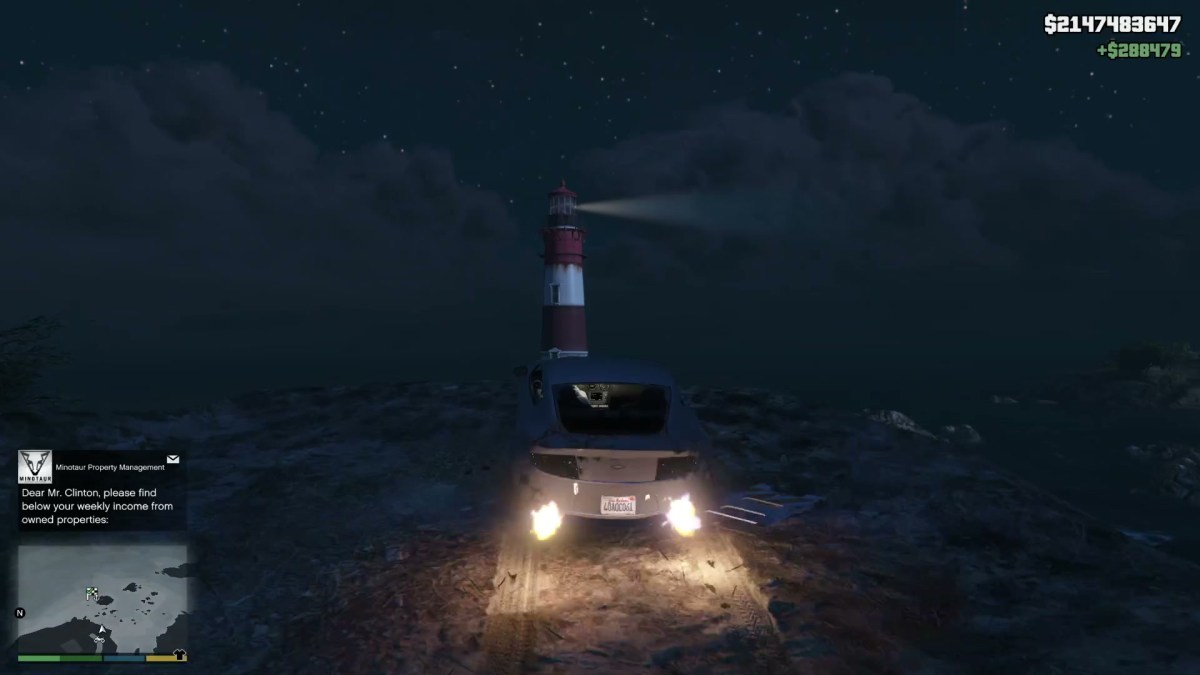This screenshot has width=1200, height=675.
Task: Select the north compass marker on minimap
Action: (21, 612)
